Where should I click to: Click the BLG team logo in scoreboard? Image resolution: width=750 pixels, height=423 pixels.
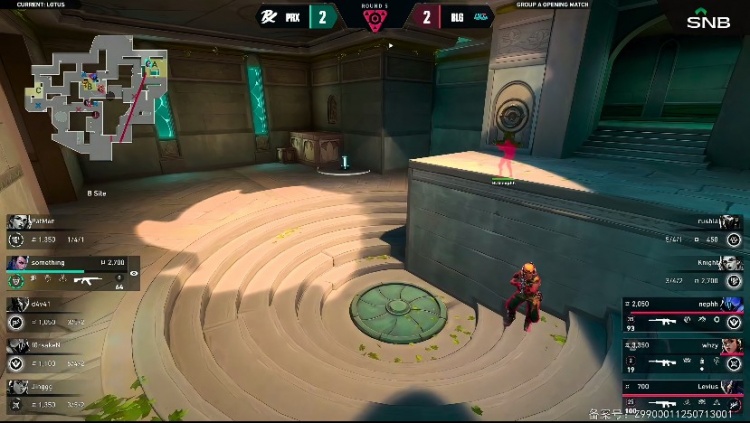point(481,16)
